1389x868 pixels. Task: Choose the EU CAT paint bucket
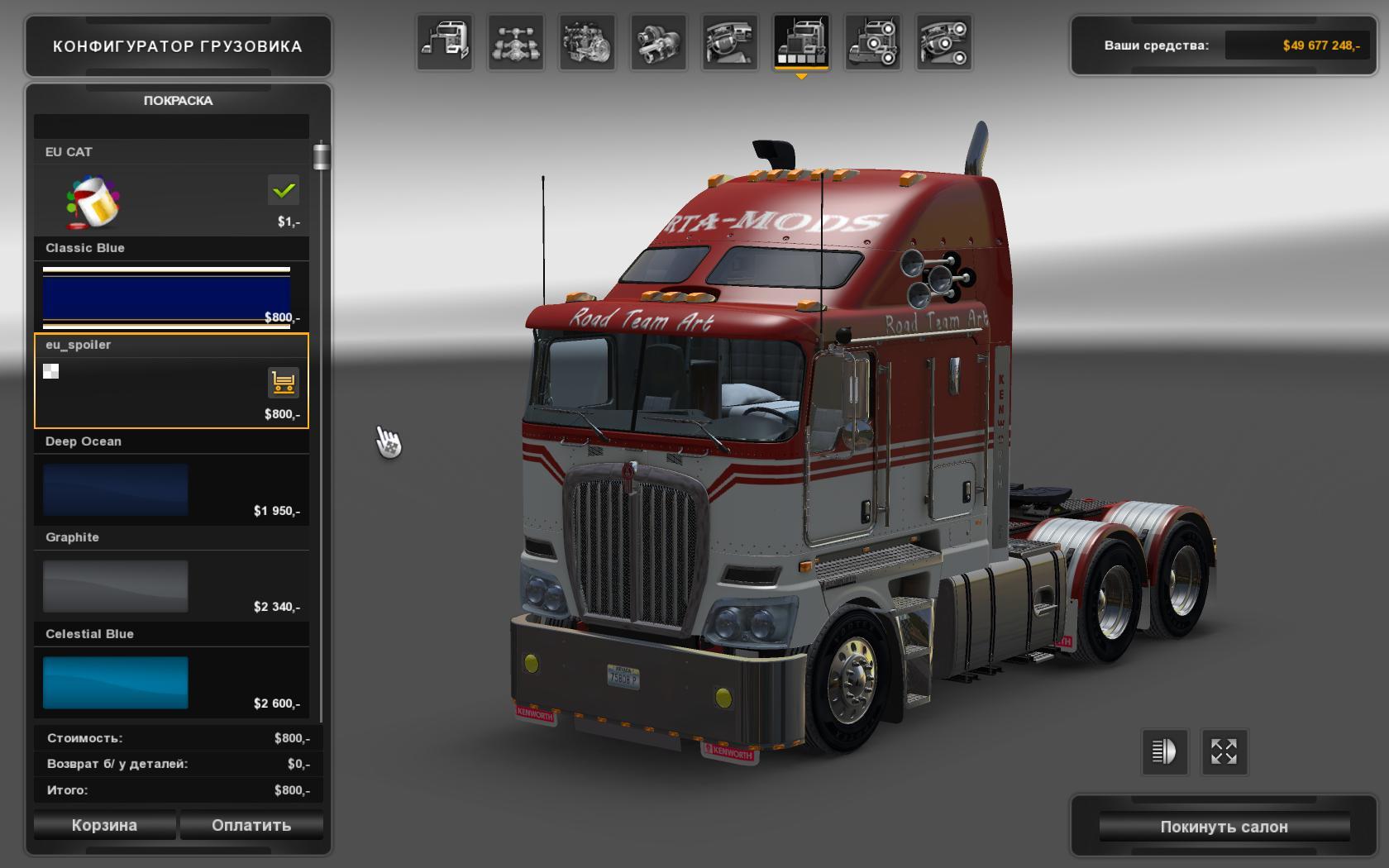[93, 202]
